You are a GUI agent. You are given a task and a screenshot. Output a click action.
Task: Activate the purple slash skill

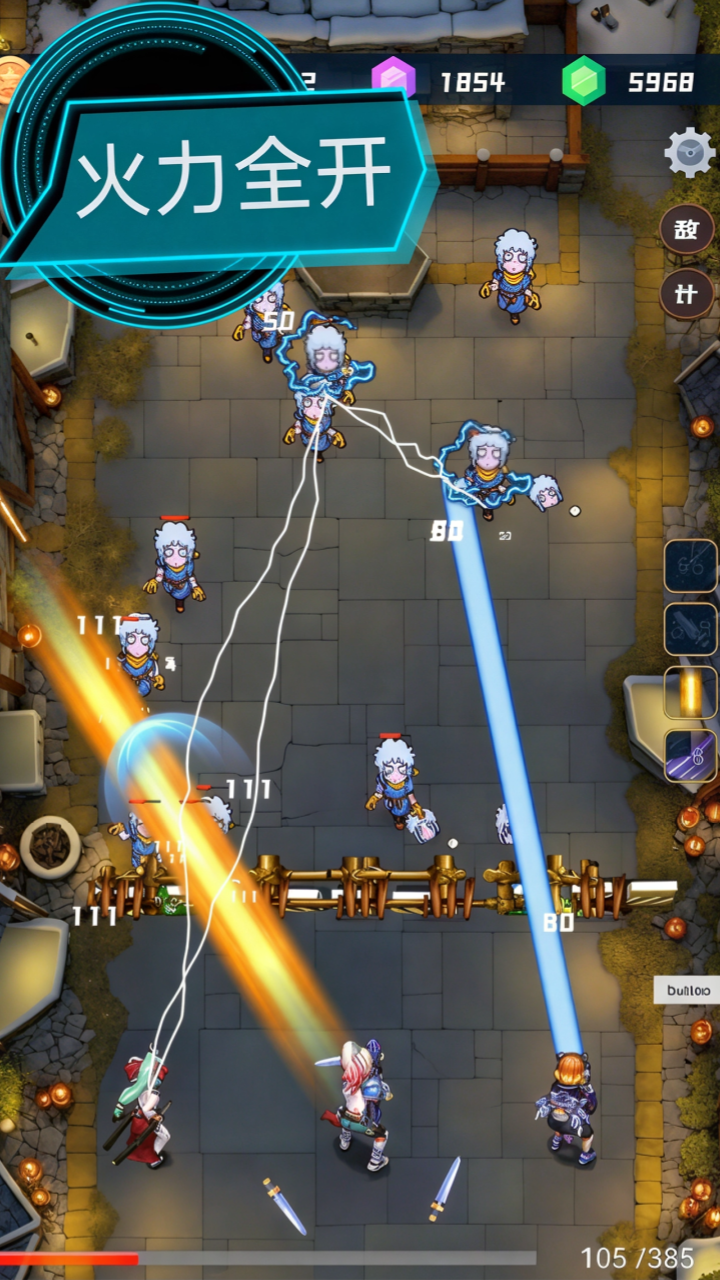[690, 756]
